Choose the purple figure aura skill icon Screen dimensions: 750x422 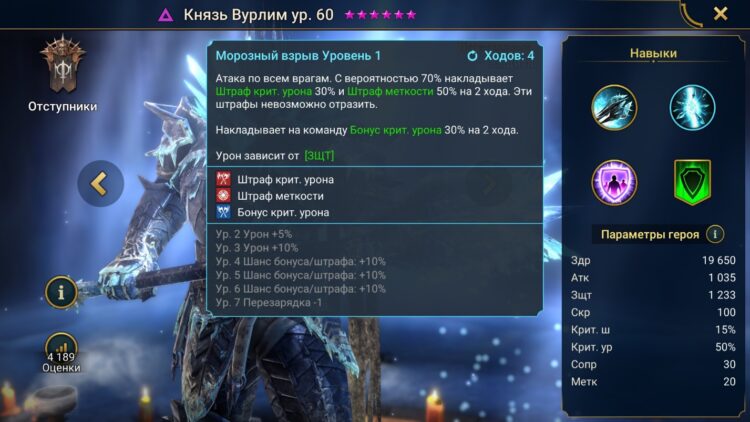point(614,183)
